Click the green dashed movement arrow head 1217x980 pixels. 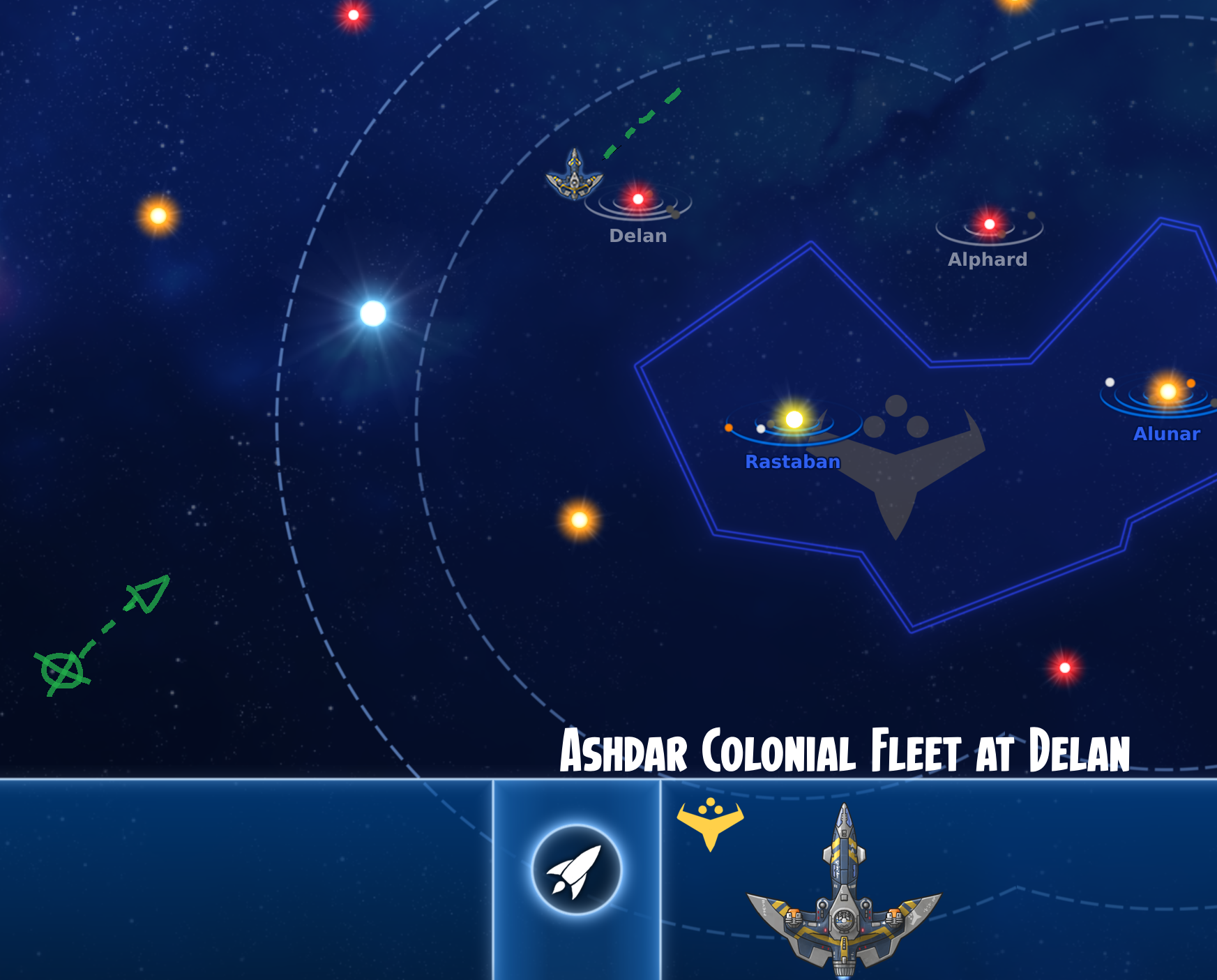146,594
